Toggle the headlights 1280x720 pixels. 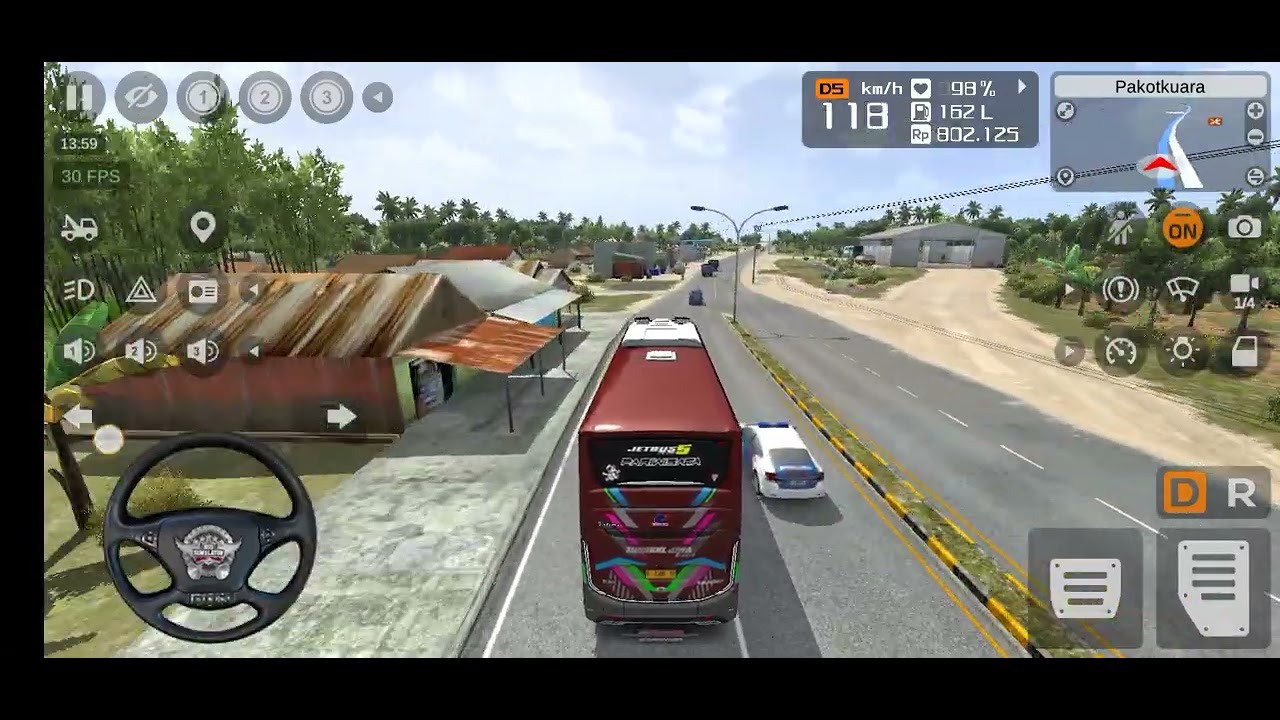point(79,290)
